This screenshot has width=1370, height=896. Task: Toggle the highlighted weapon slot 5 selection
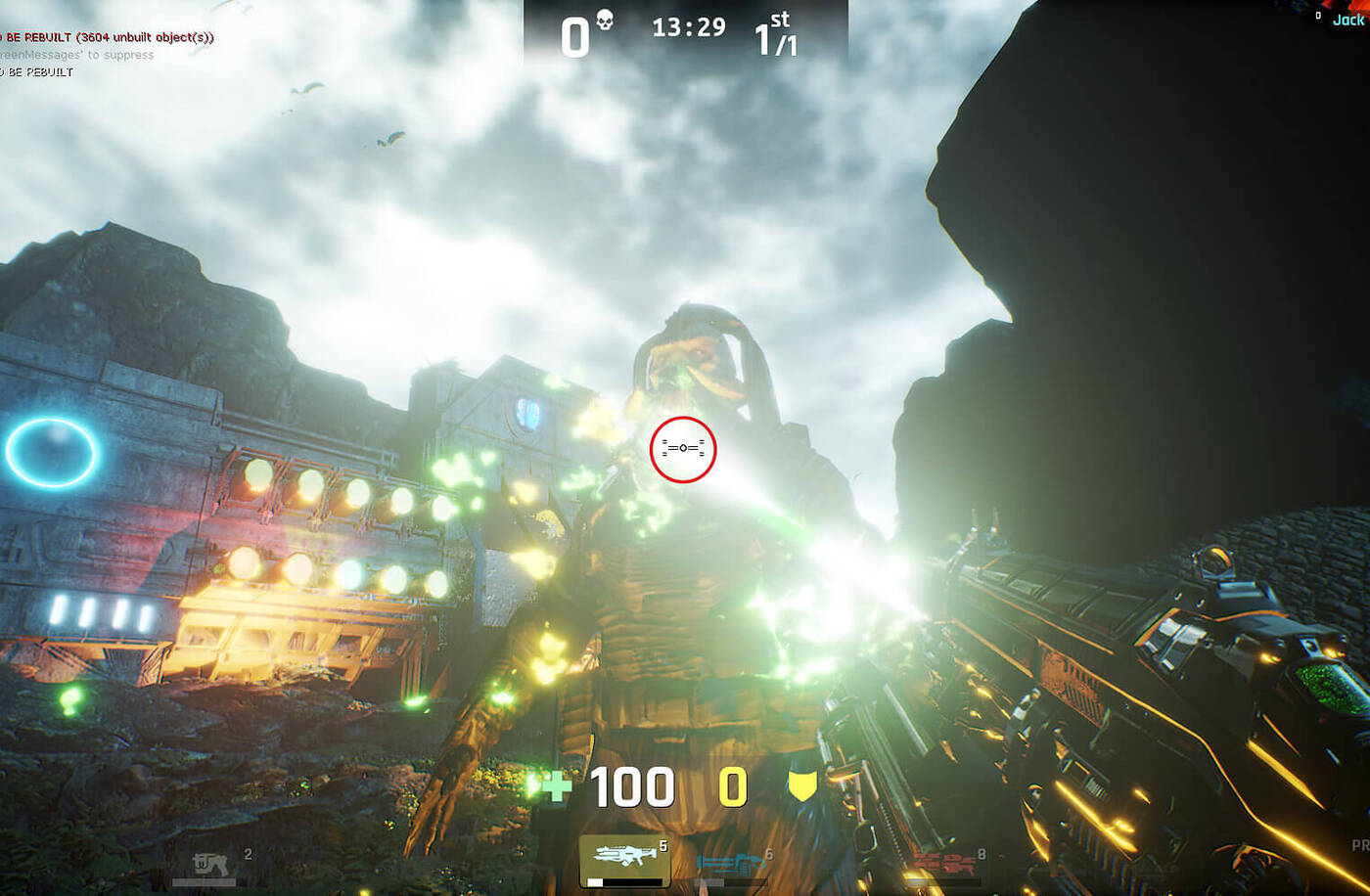click(x=626, y=858)
